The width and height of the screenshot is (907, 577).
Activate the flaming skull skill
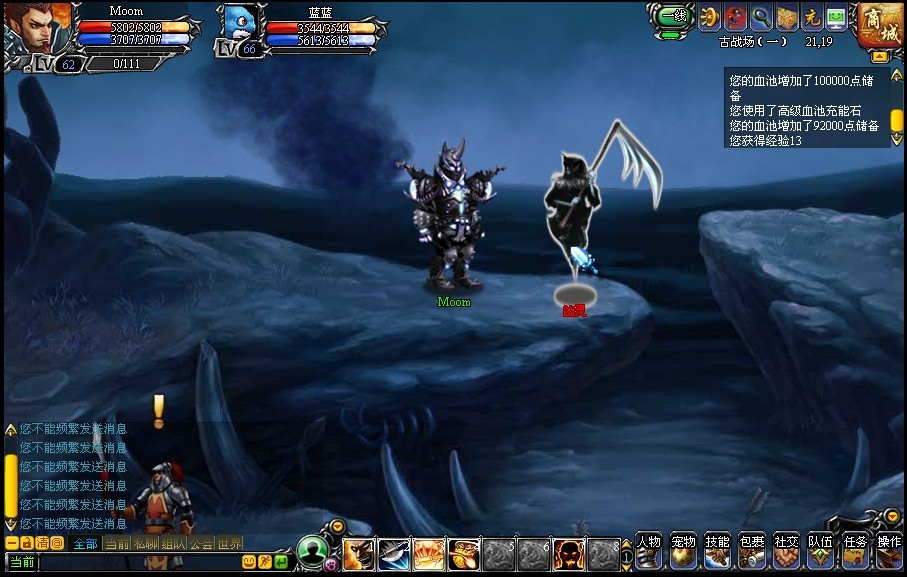pos(570,553)
